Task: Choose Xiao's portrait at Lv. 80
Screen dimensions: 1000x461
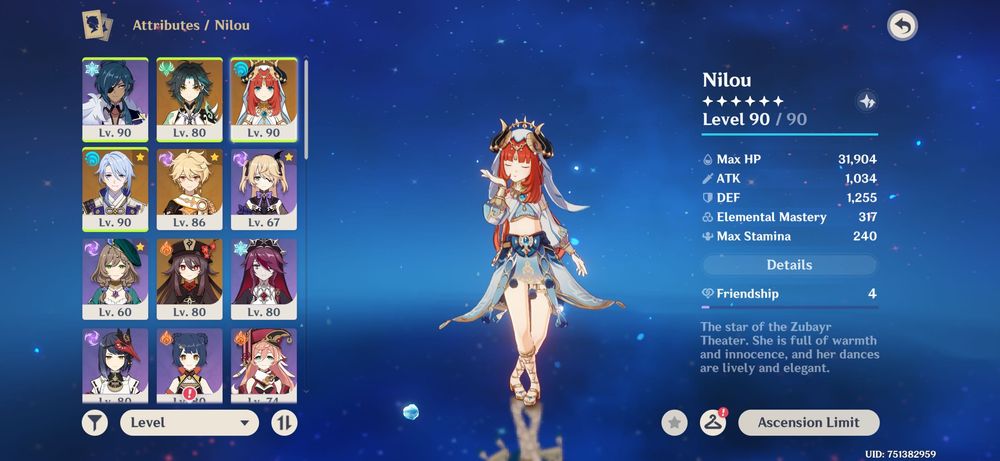Action: 190,99
